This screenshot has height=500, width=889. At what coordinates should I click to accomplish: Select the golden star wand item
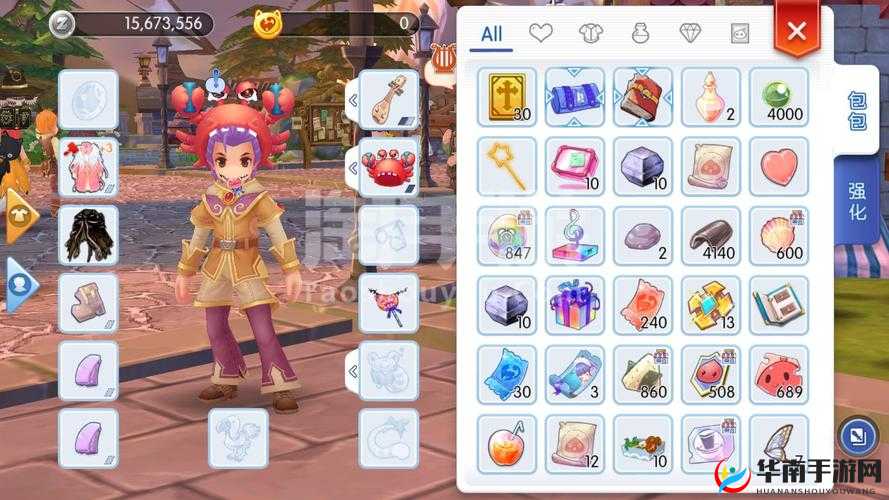click(x=507, y=166)
